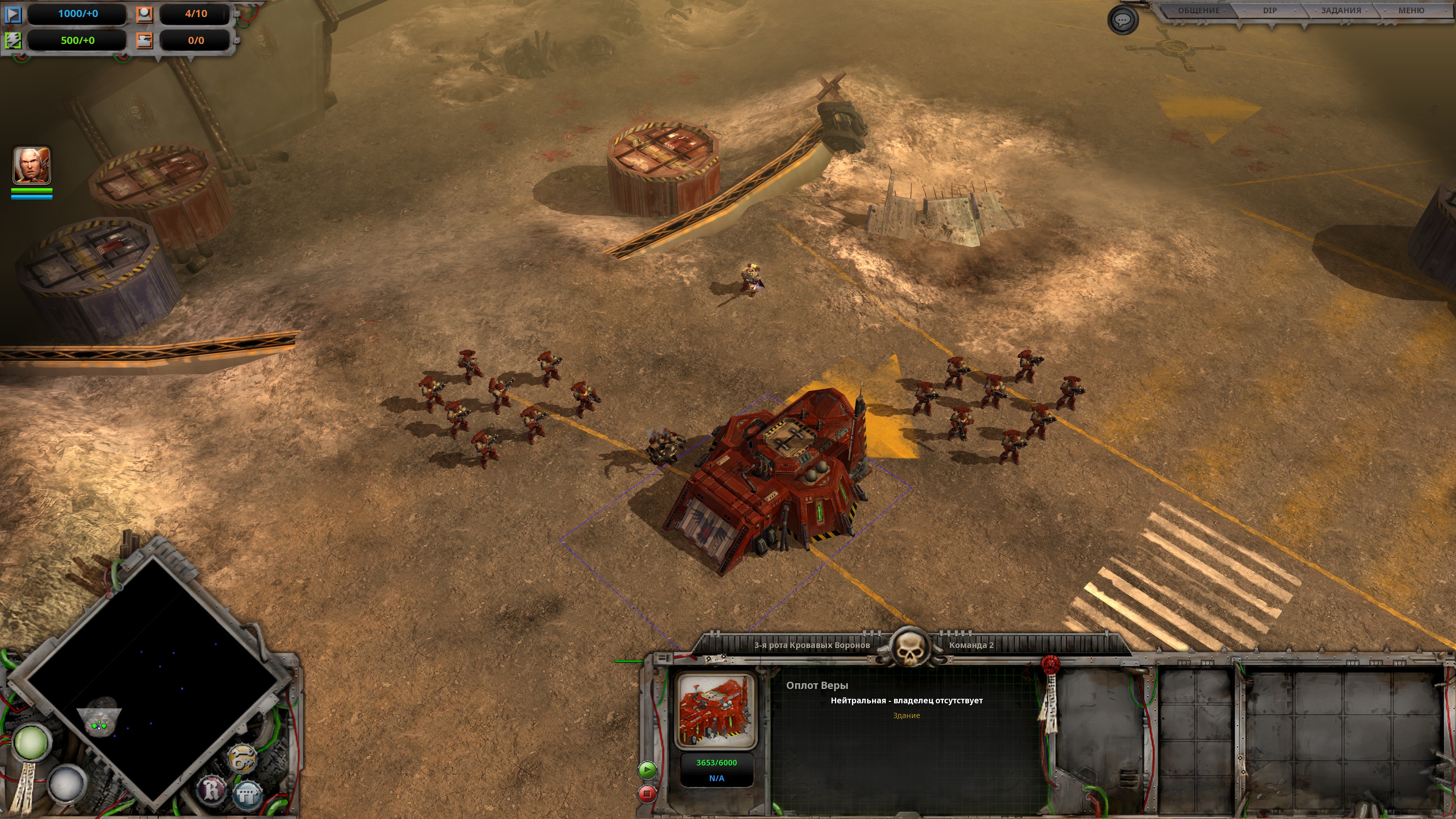Image resolution: width=1456 pixels, height=819 pixels.
Task: Open the МЕНЮ button
Action: click(1411, 11)
